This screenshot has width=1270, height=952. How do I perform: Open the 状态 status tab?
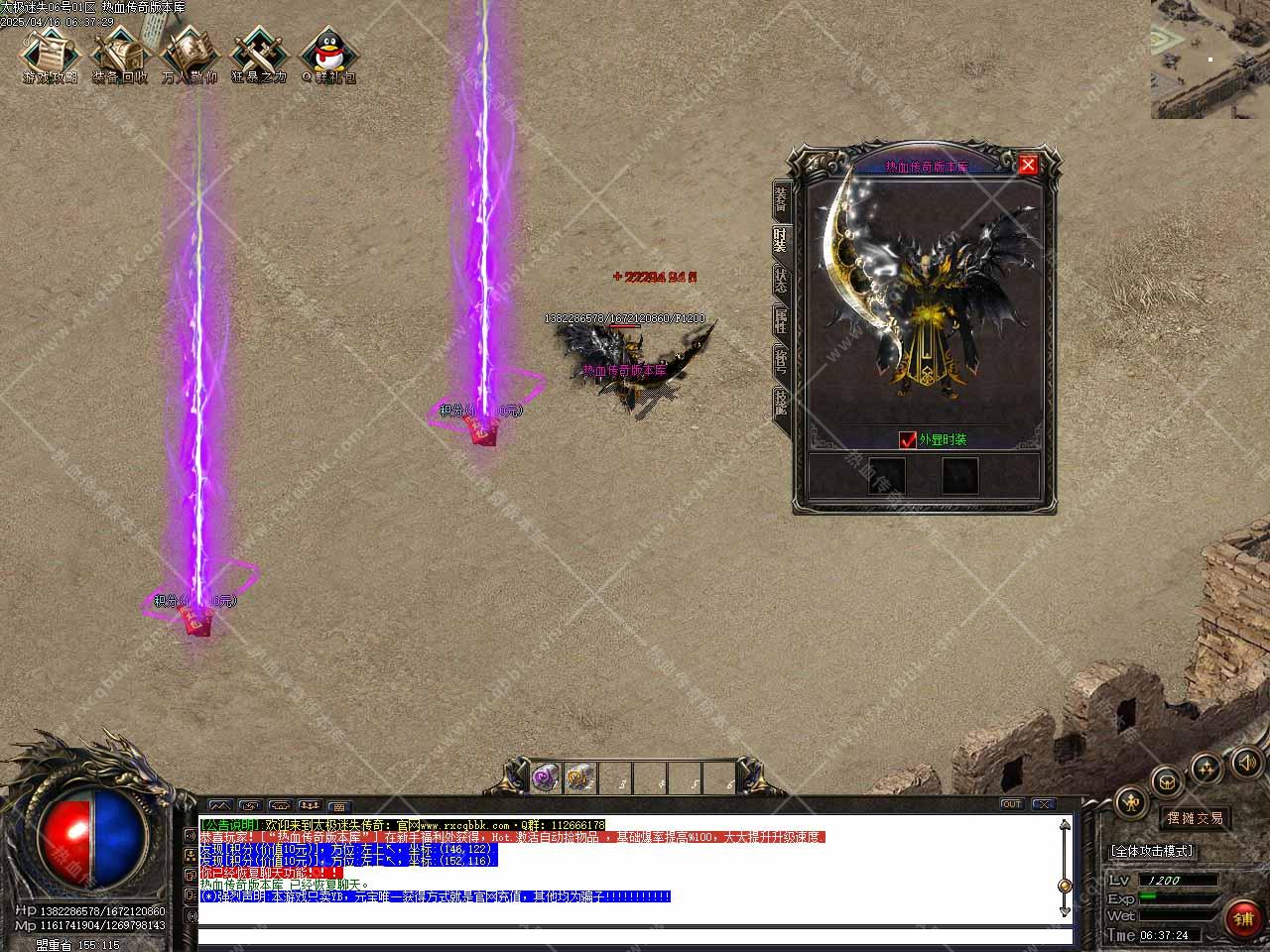point(782,282)
